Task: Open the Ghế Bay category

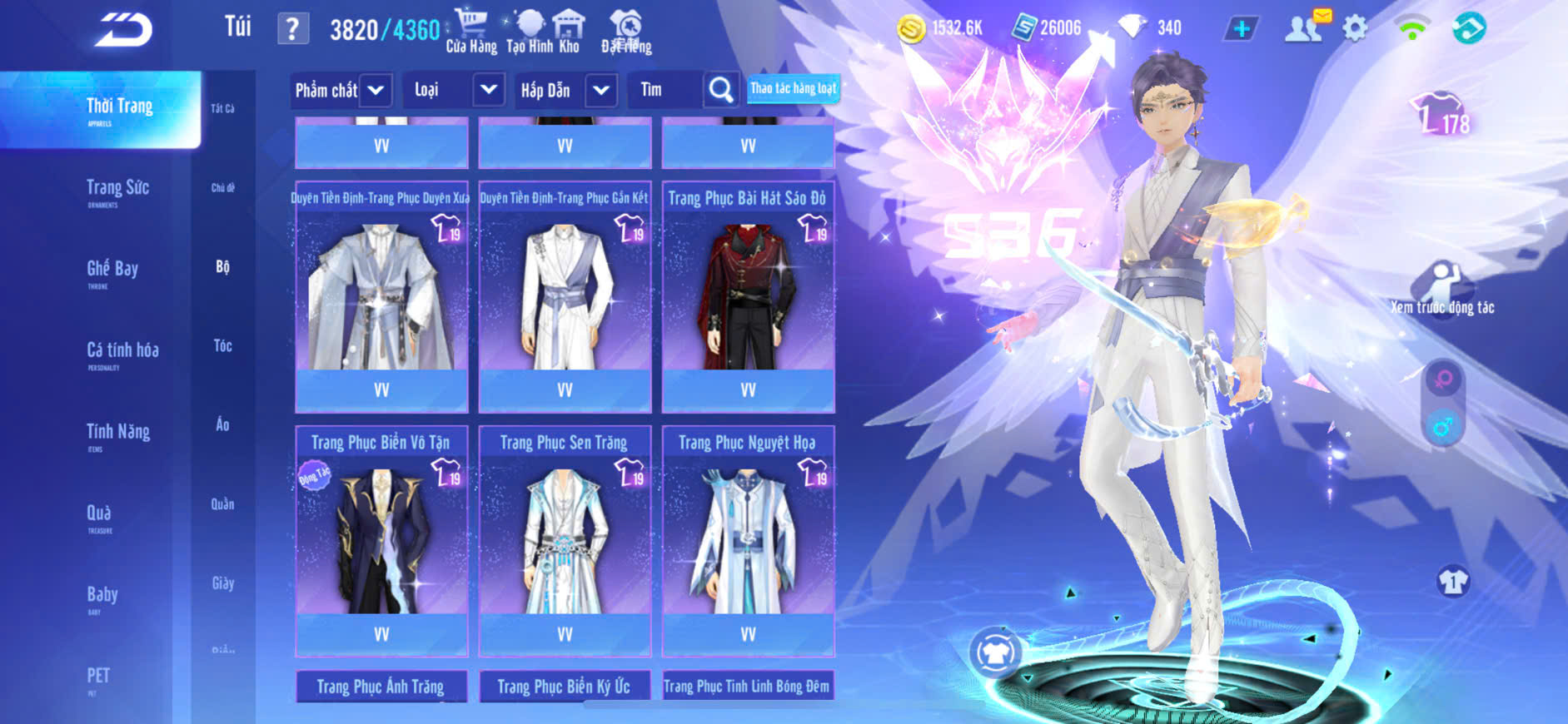Action: (x=112, y=271)
